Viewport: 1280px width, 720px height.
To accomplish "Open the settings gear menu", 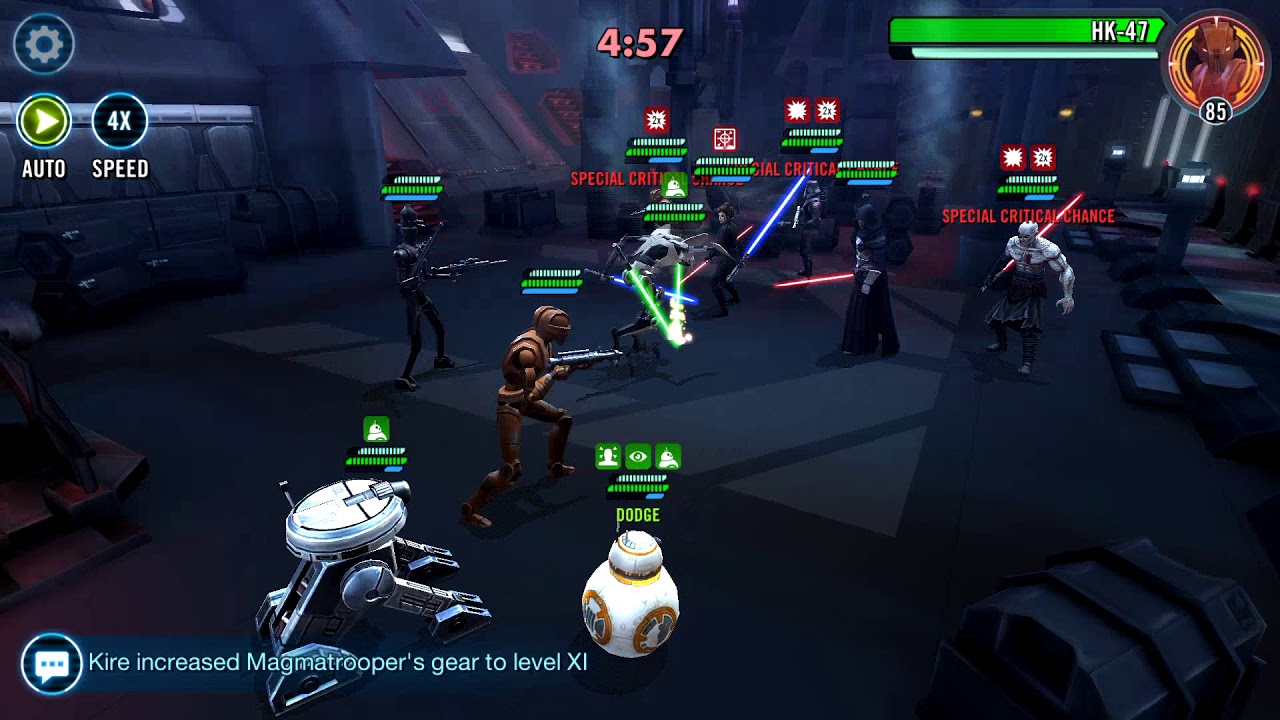I will [44, 44].
